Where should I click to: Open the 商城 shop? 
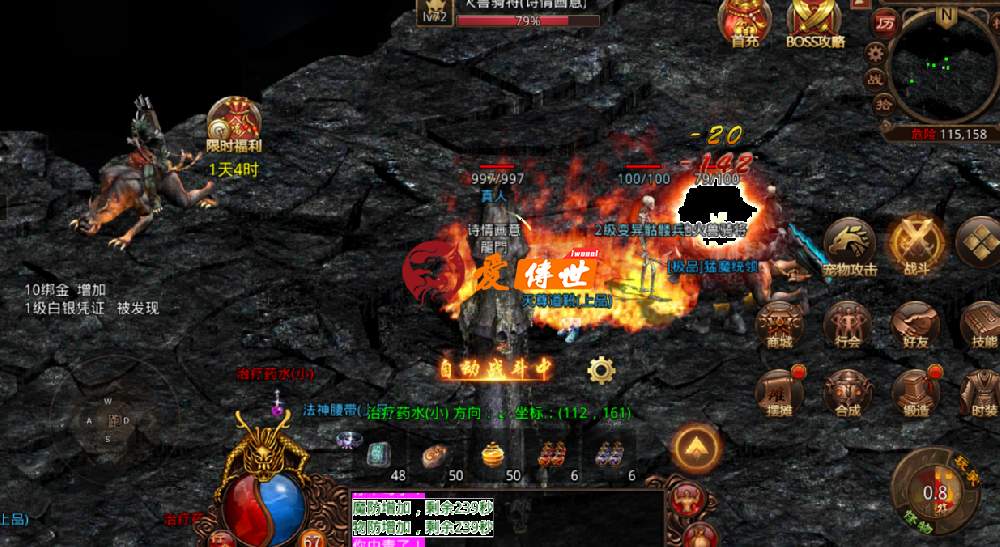click(778, 324)
